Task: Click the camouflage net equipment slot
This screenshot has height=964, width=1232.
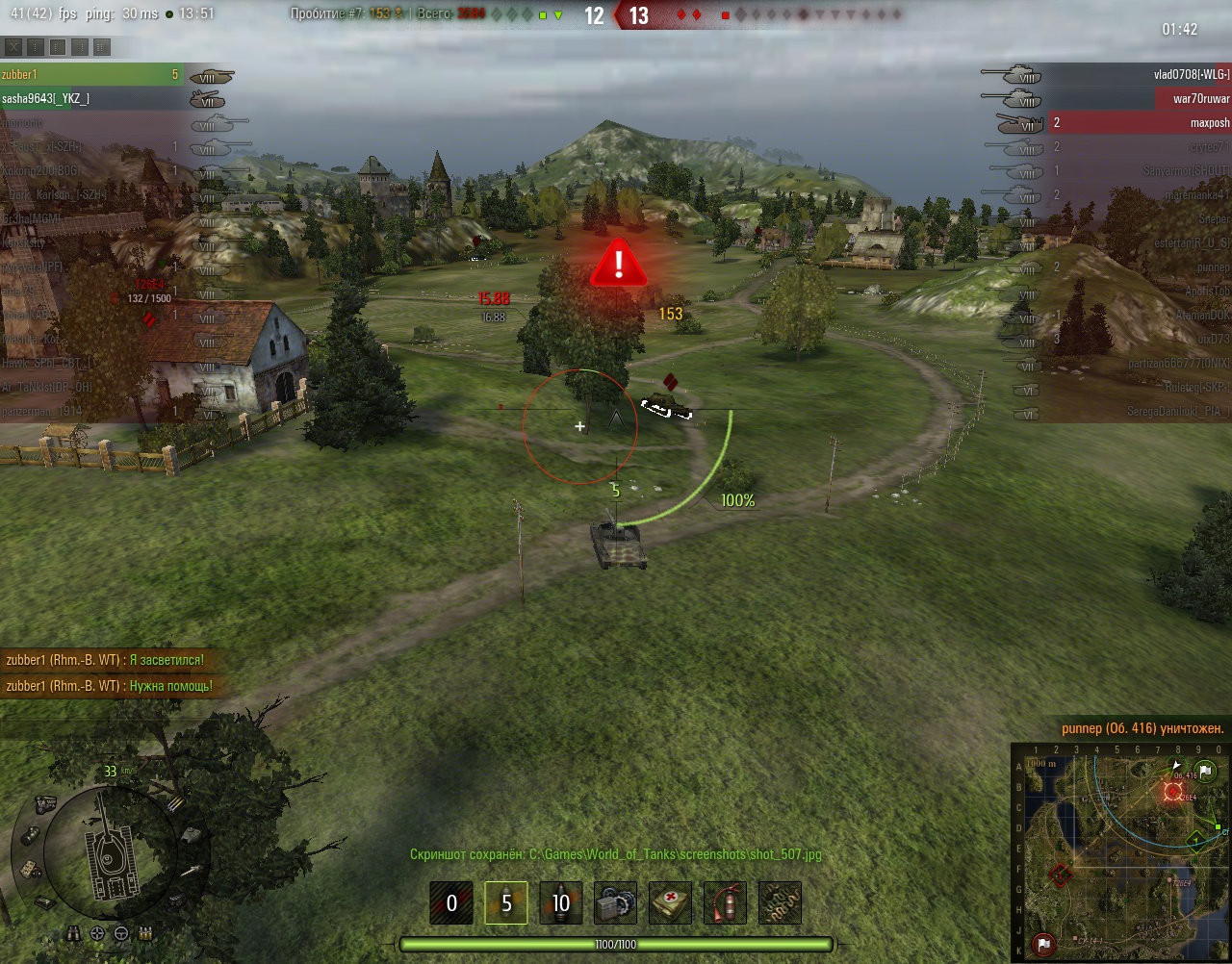Action: tap(781, 903)
